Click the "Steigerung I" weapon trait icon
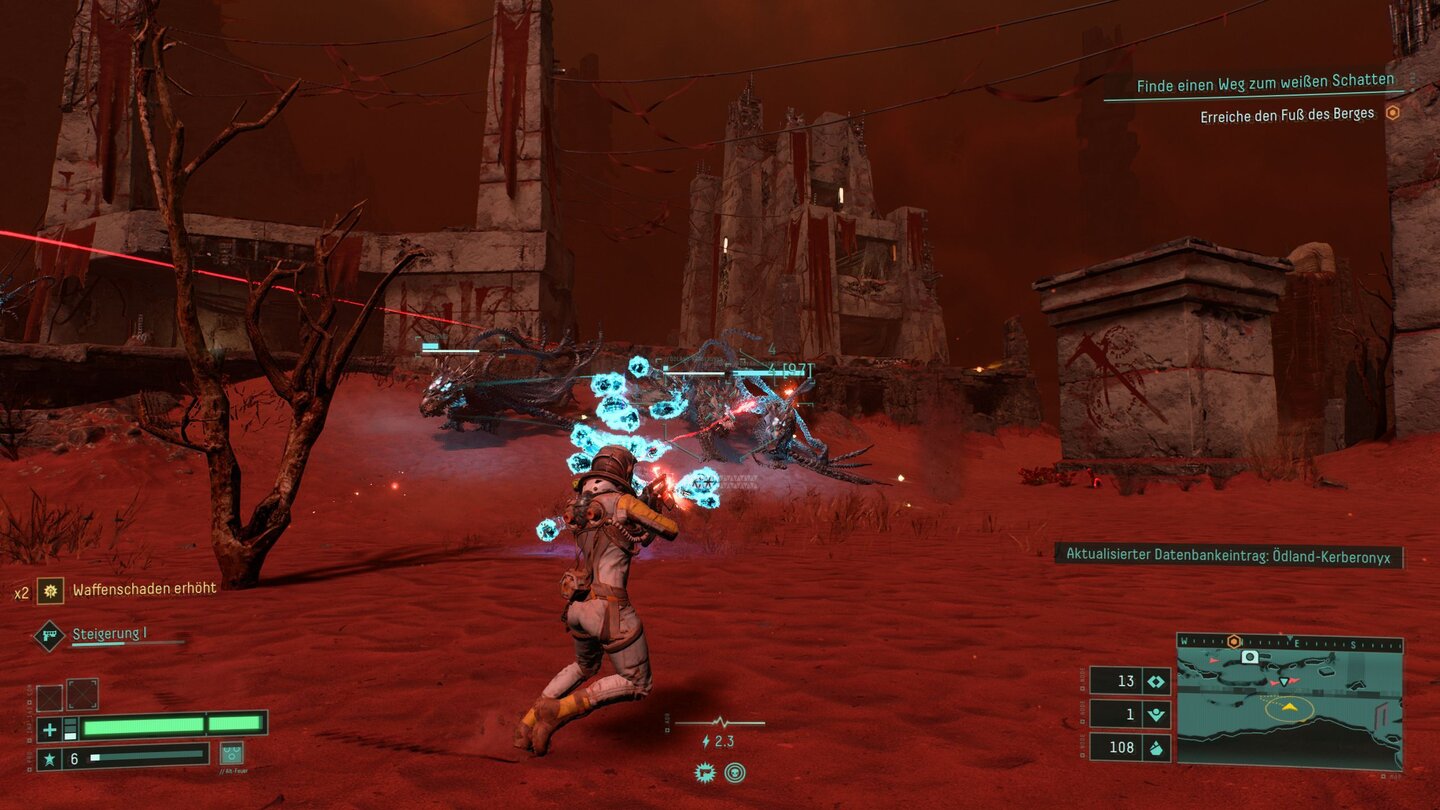Screen dimensions: 1440x810 [49, 636]
